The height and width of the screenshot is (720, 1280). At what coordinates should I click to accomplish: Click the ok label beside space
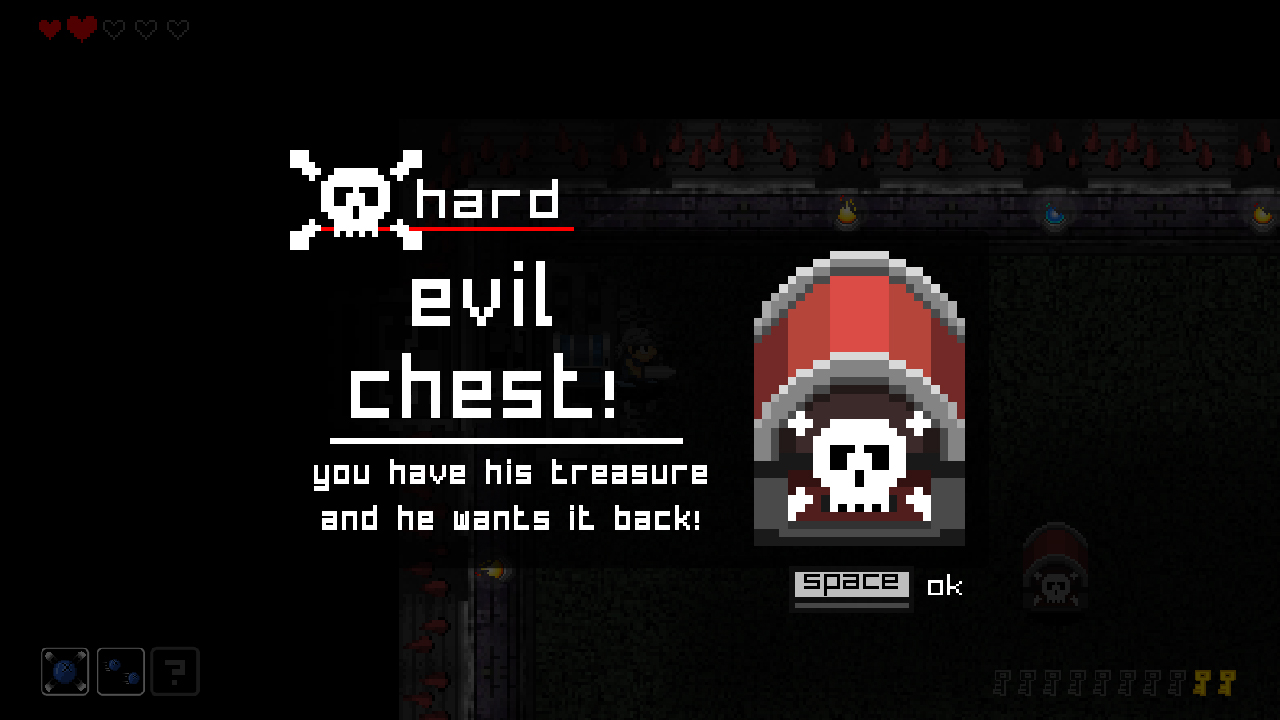tap(946, 587)
